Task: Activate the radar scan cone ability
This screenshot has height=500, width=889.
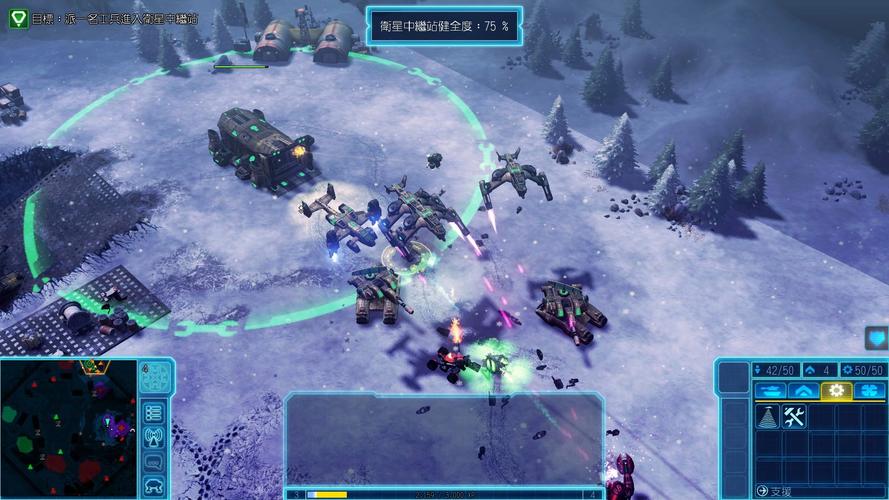Action: click(767, 418)
